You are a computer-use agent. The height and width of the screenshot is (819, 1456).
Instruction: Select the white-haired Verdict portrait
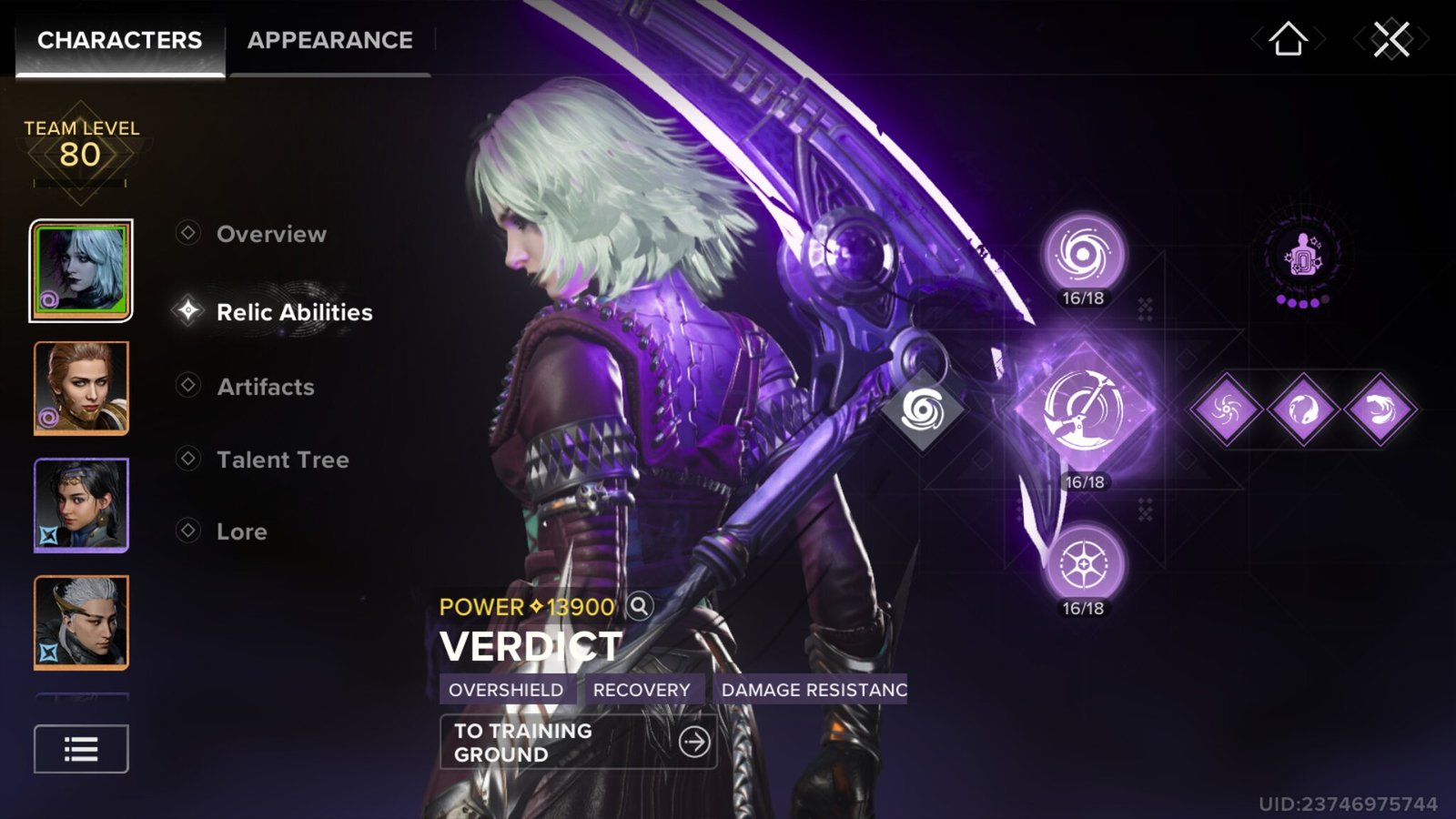click(x=81, y=270)
